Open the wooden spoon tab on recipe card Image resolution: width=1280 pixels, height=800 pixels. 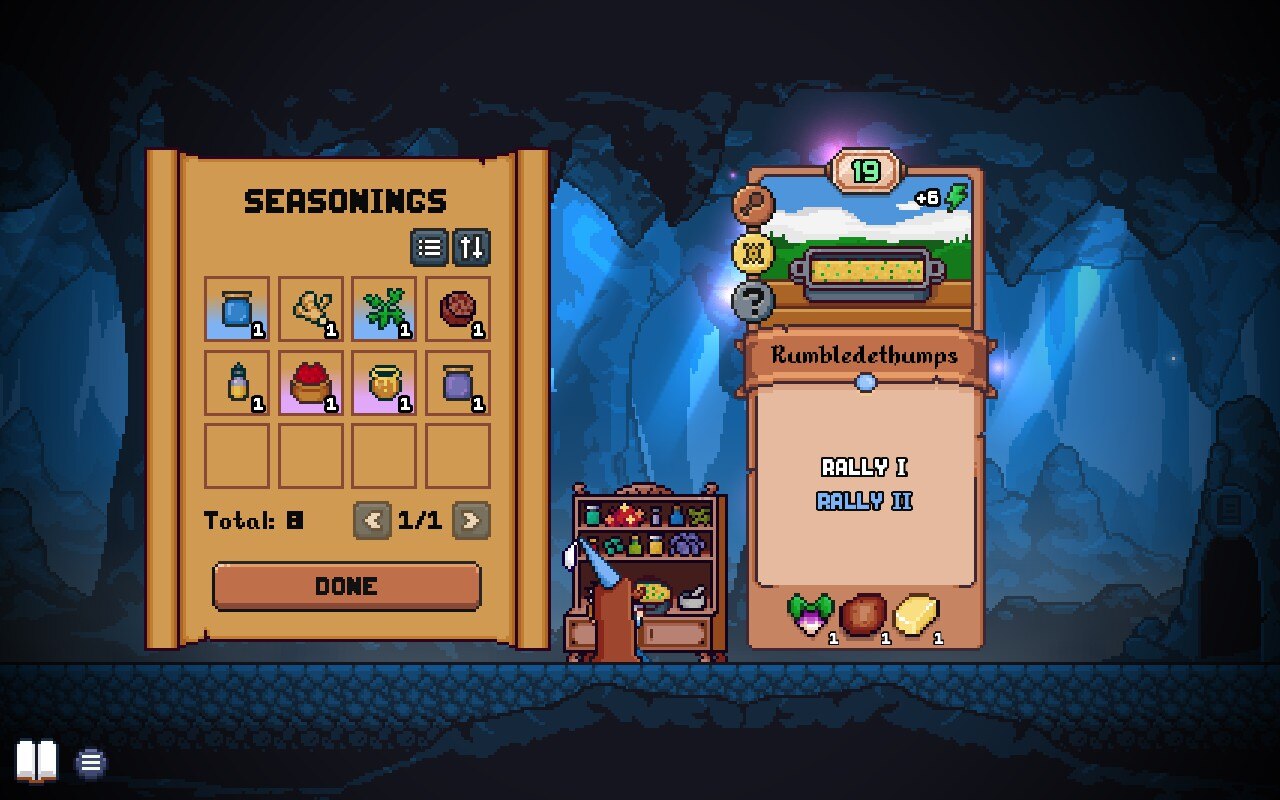[x=751, y=205]
